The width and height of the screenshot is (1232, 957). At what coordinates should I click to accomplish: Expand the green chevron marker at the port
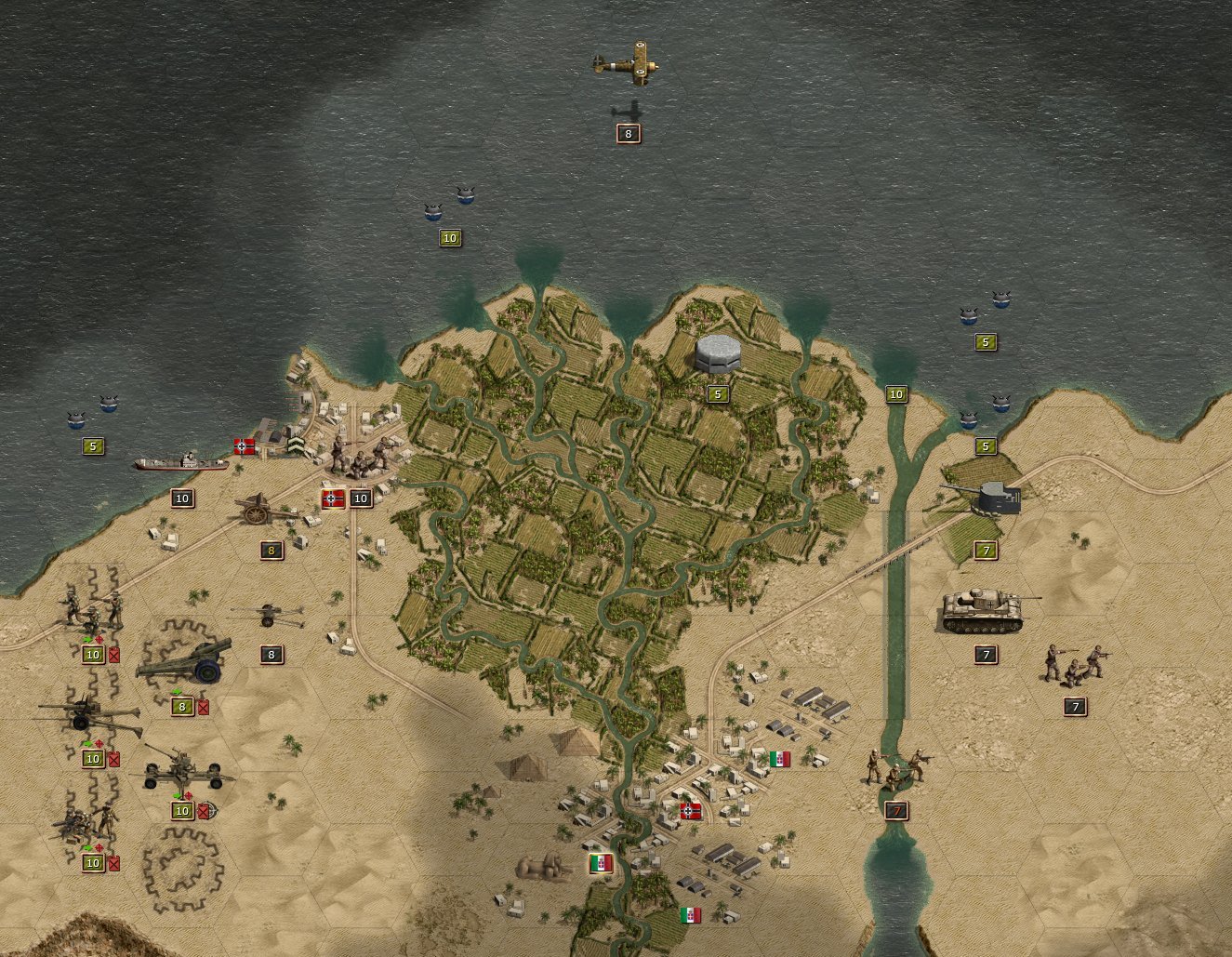[296, 444]
